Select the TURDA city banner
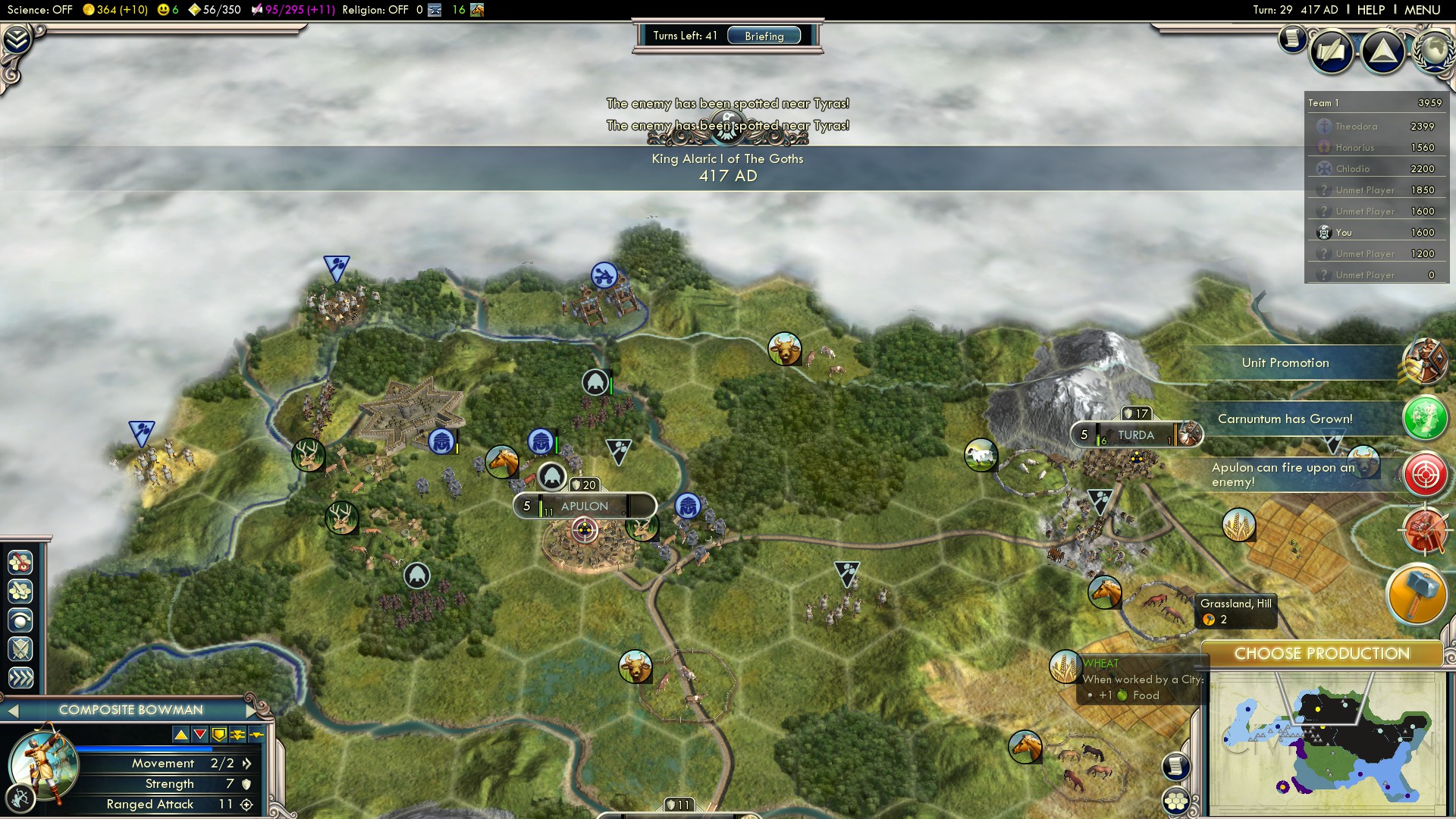Viewport: 1456px width, 819px height. (1135, 435)
